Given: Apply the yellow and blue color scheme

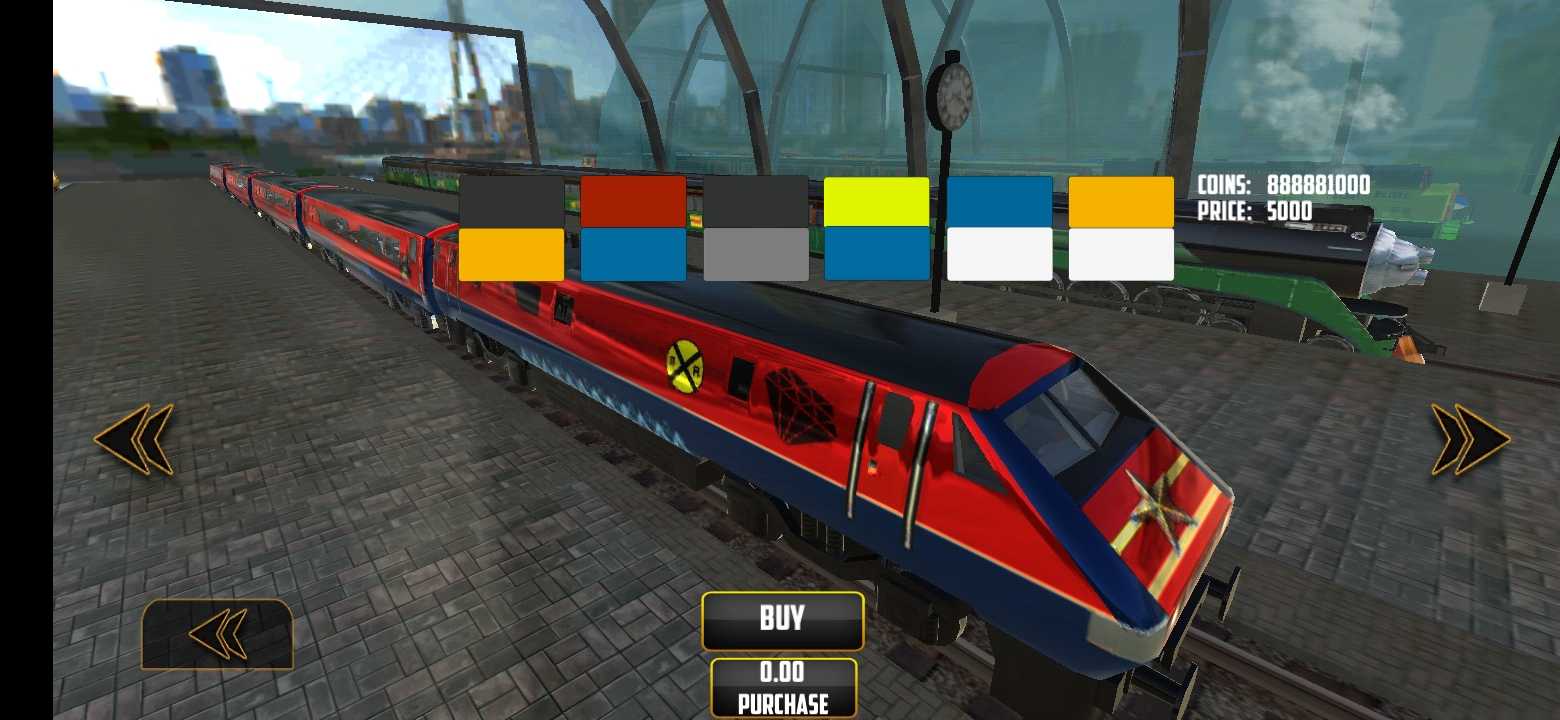Looking at the screenshot, I should coord(876,228).
